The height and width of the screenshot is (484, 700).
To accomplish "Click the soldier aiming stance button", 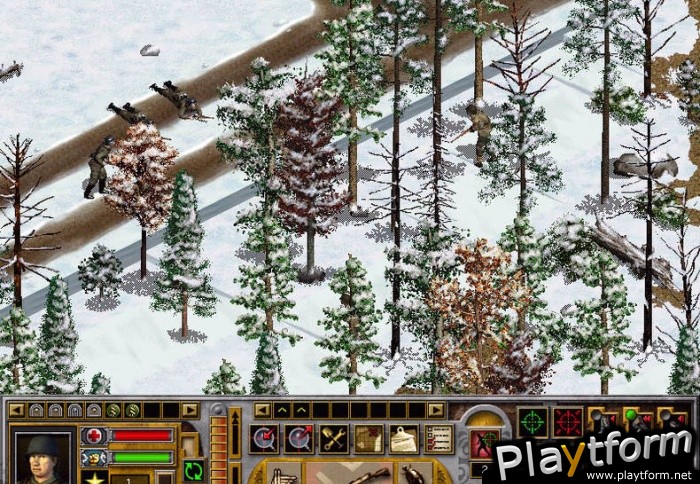I will [484, 443].
